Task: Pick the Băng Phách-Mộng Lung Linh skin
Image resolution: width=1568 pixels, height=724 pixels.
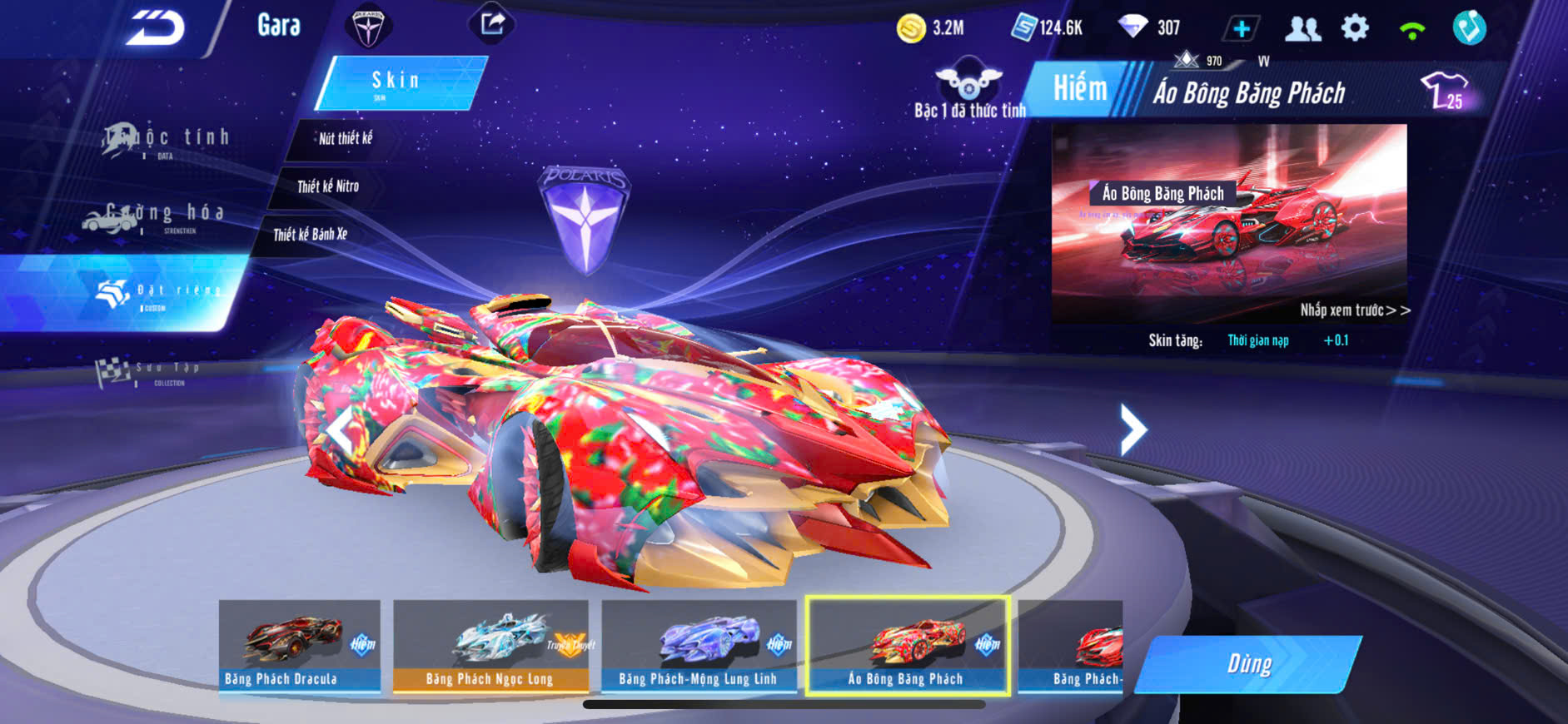Action: pyautogui.click(x=699, y=646)
